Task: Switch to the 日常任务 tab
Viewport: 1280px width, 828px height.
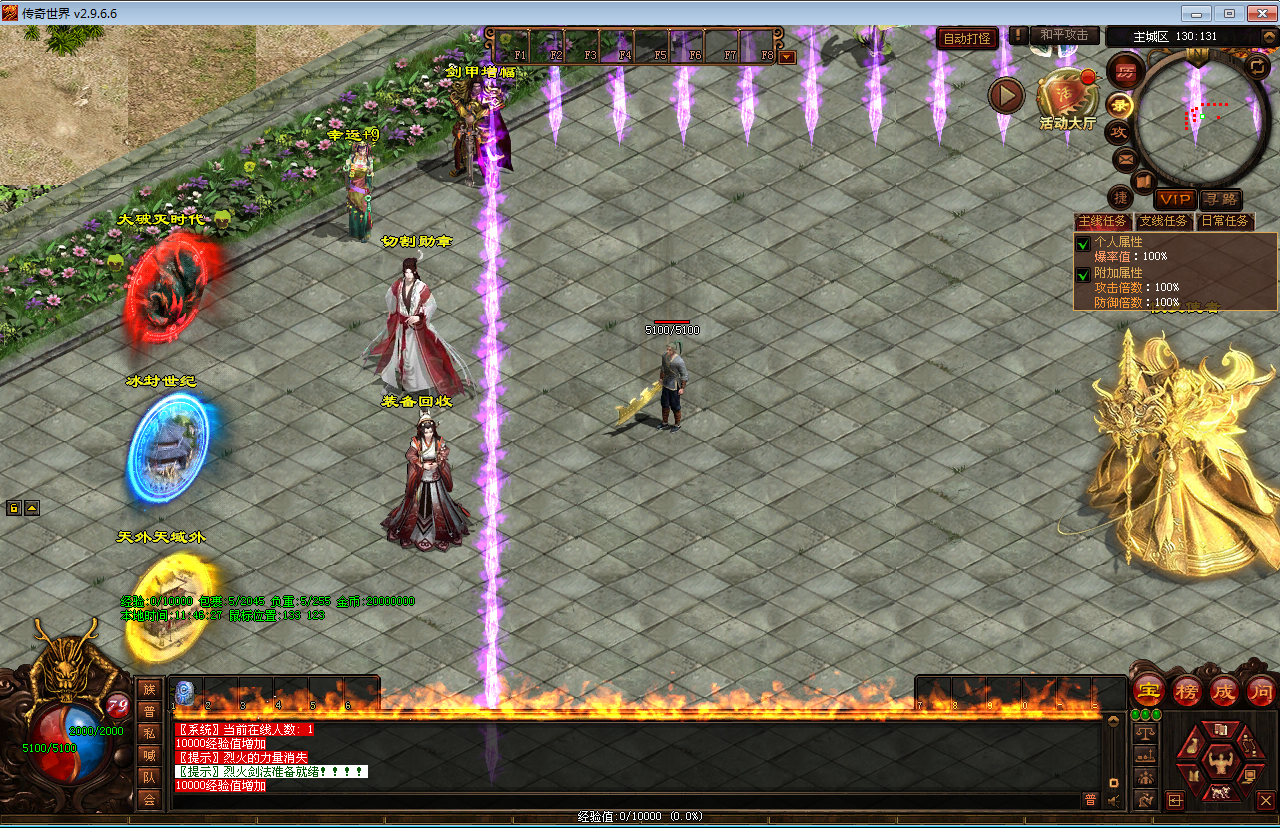Action: point(1225,221)
